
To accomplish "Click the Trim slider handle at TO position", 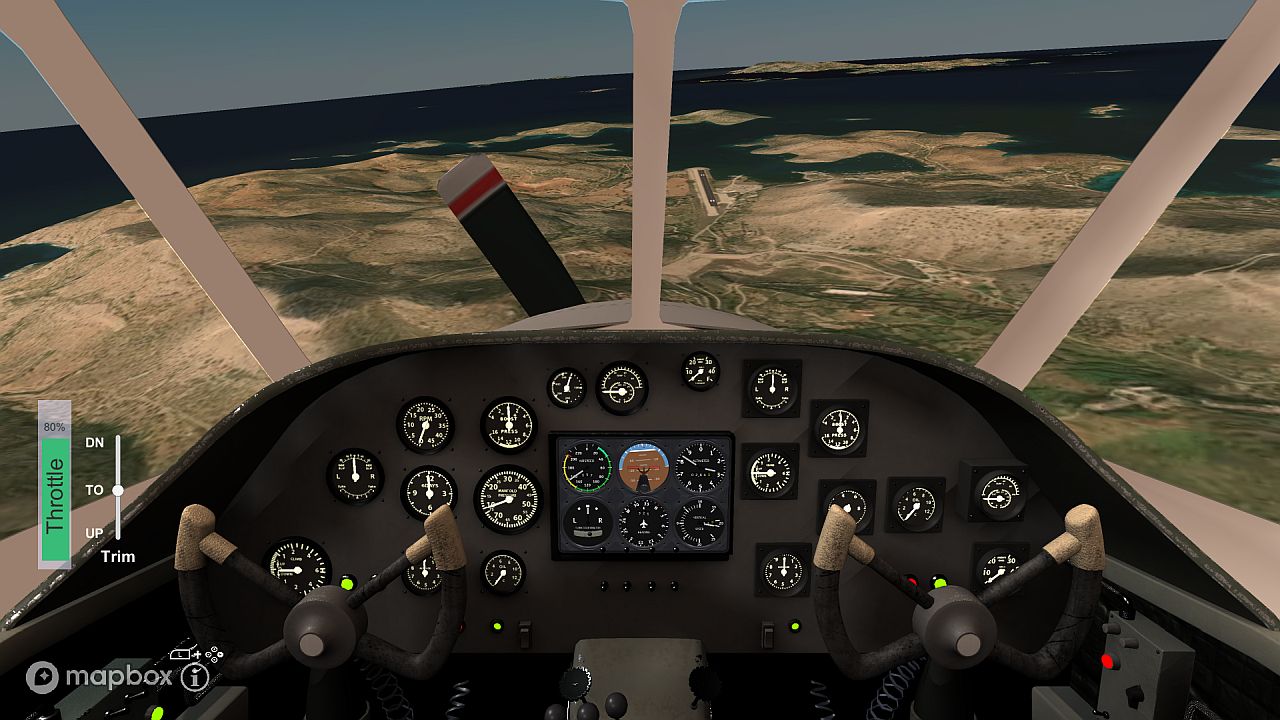I will click(x=117, y=492).
